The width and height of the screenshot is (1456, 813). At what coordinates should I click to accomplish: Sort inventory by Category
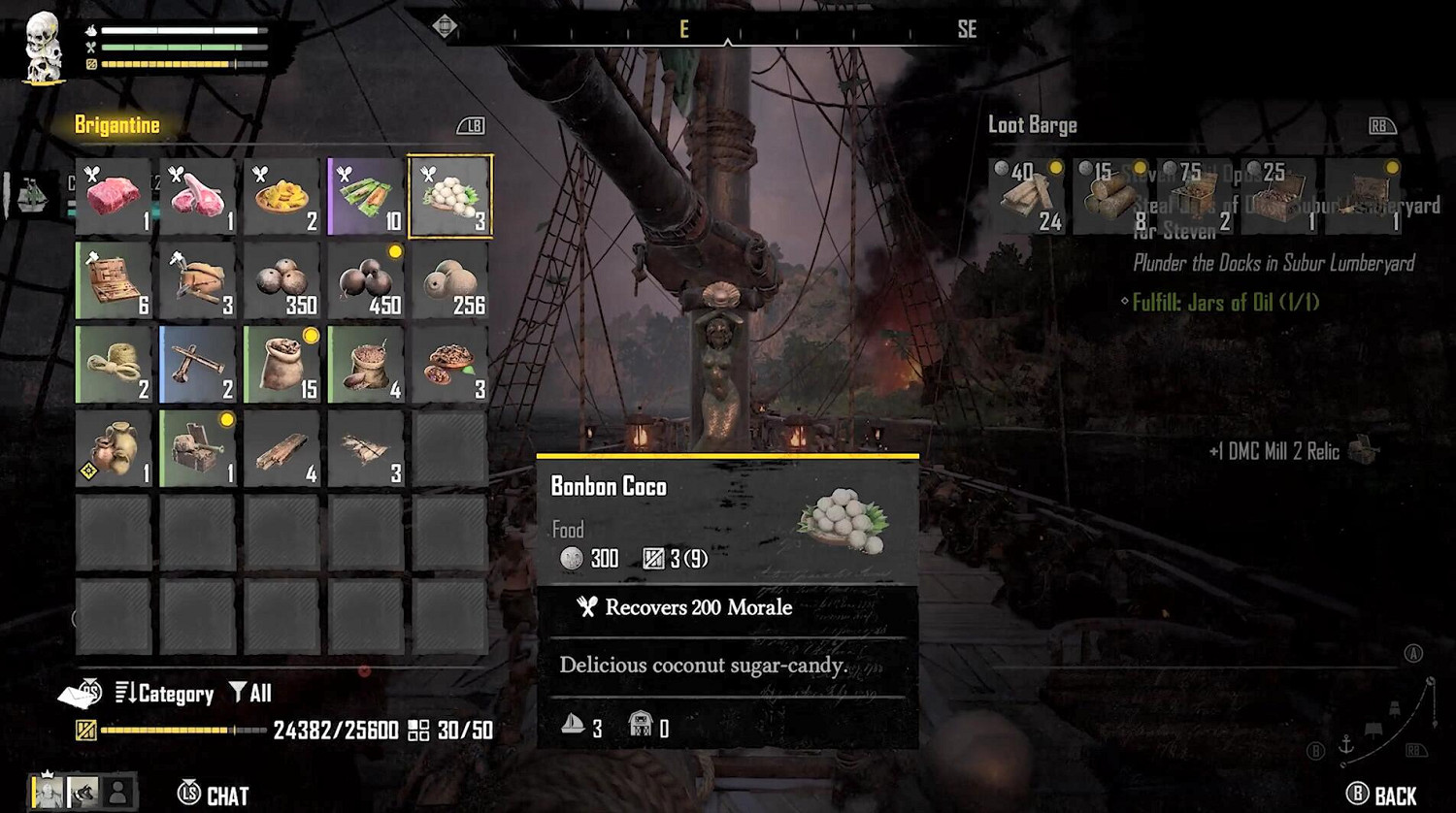point(164,694)
